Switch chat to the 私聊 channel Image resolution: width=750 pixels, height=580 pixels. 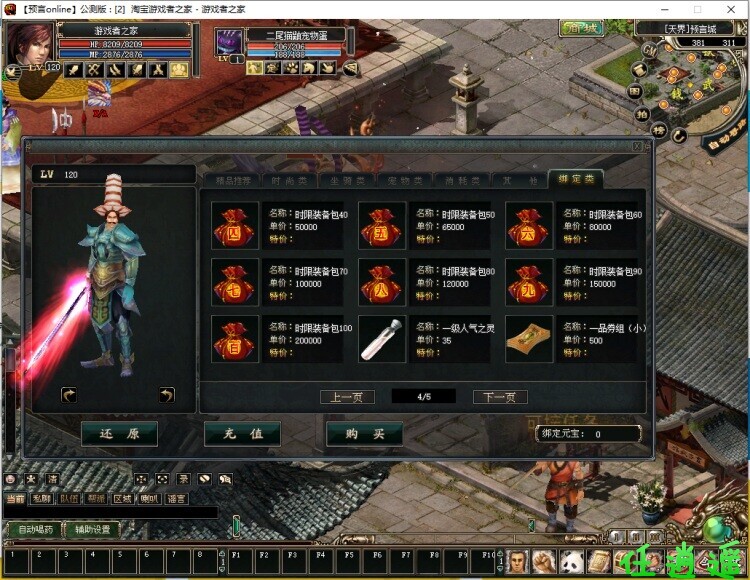click(x=41, y=498)
